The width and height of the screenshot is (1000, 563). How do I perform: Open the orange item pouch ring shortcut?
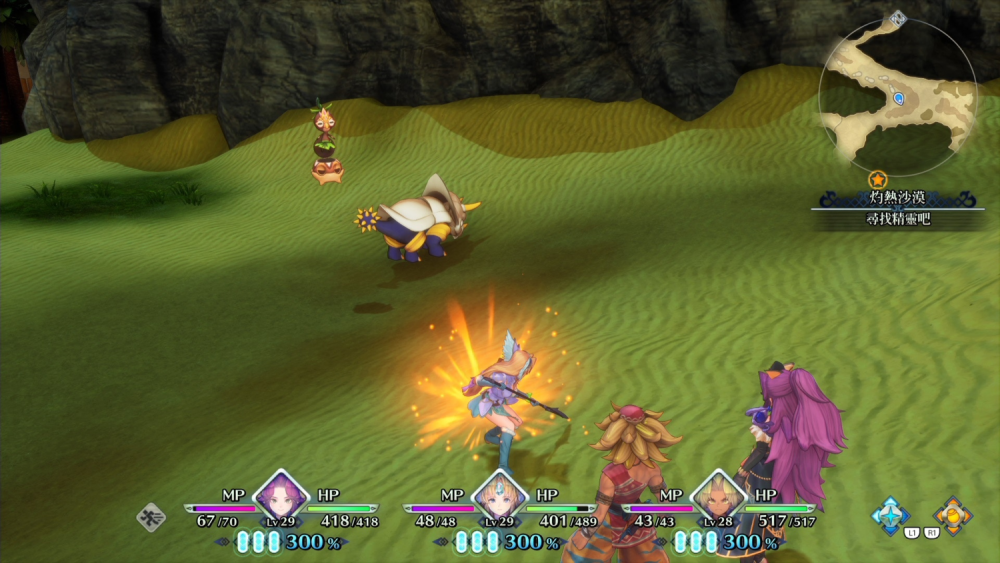pyautogui.click(x=952, y=515)
